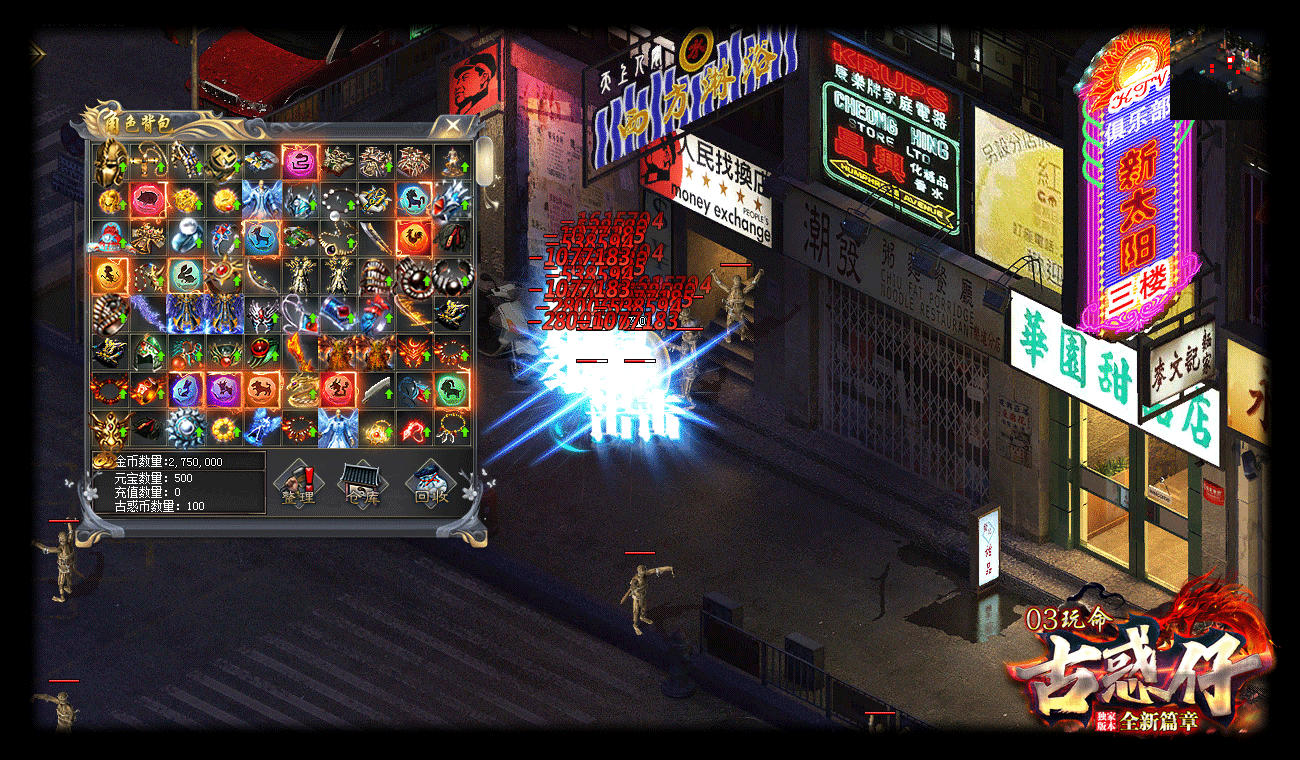Select the pink snake zodiac token
The width and height of the screenshot is (1300, 760).
(299, 160)
